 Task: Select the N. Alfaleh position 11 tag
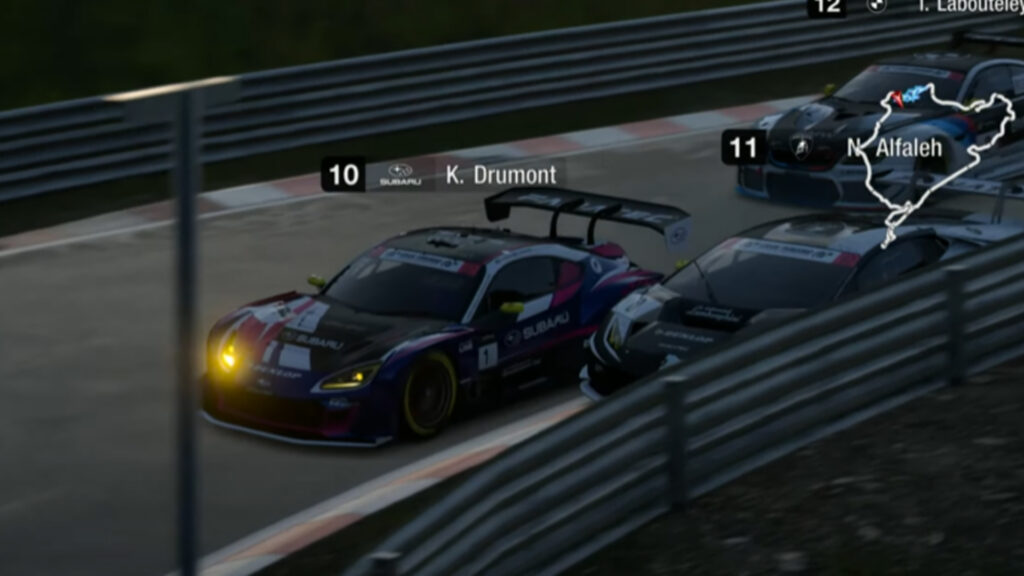tap(836, 148)
